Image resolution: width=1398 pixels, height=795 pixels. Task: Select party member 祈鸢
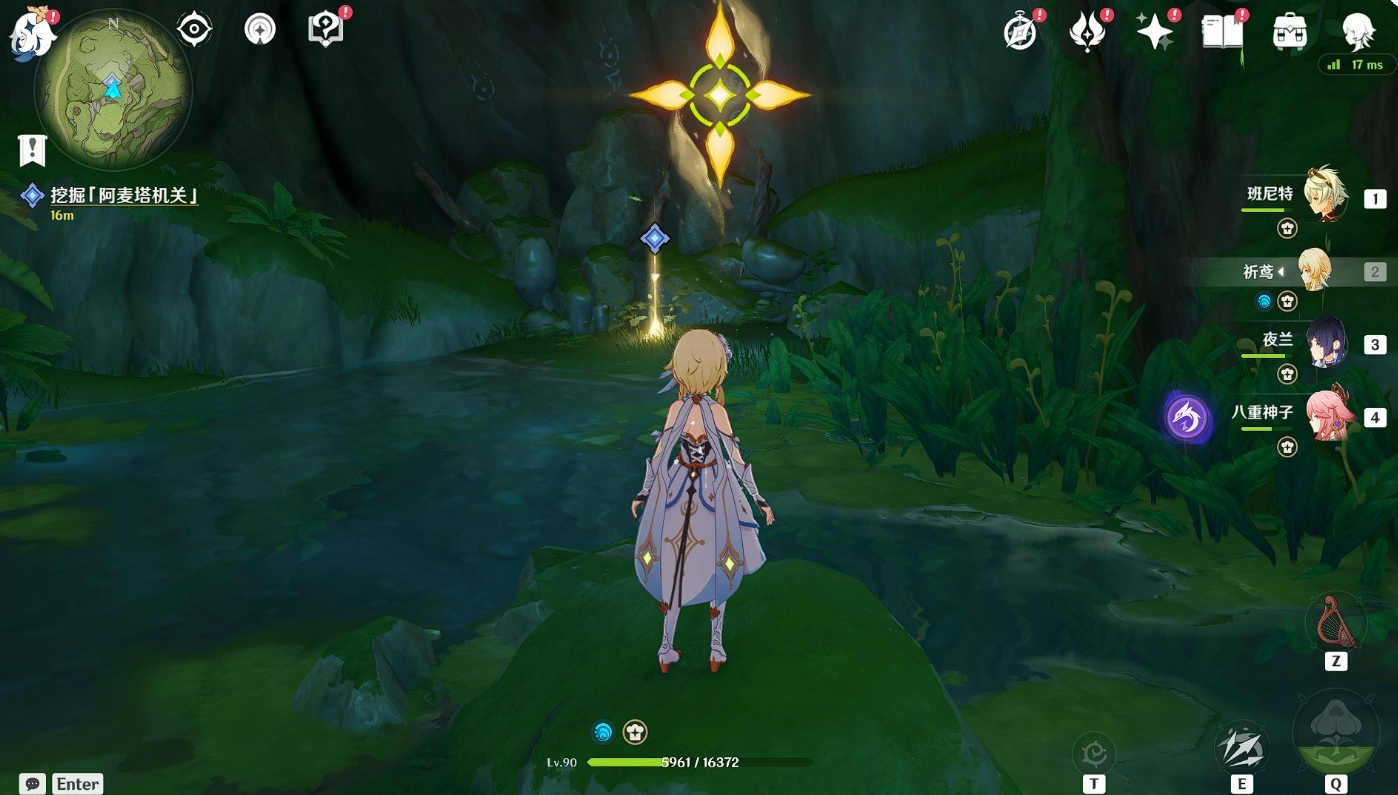(x=1313, y=270)
